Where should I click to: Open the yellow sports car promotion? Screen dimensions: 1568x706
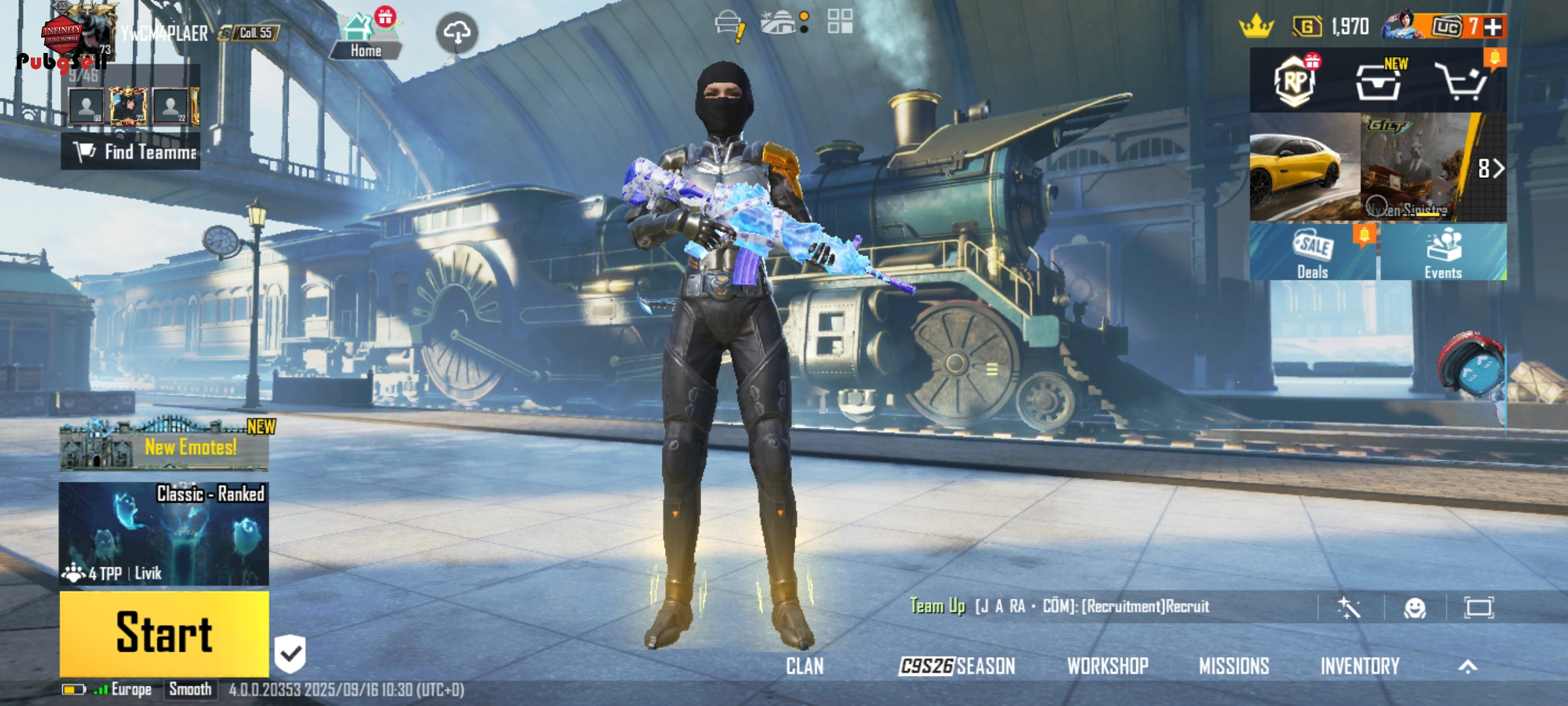[x=1304, y=167]
